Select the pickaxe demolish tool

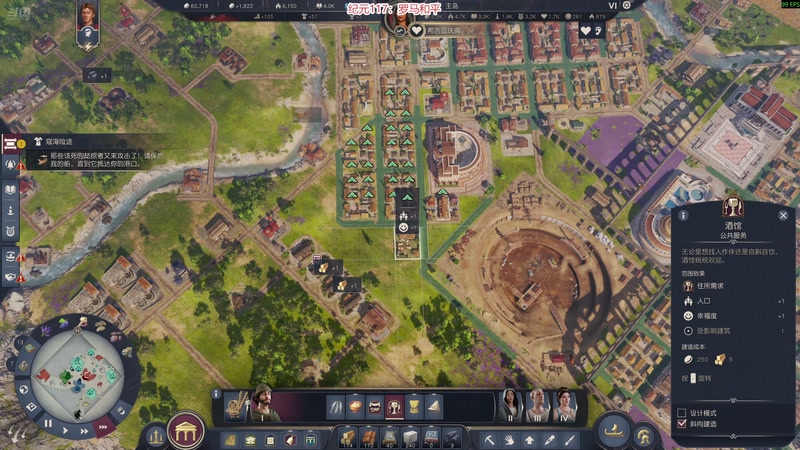coord(490,438)
